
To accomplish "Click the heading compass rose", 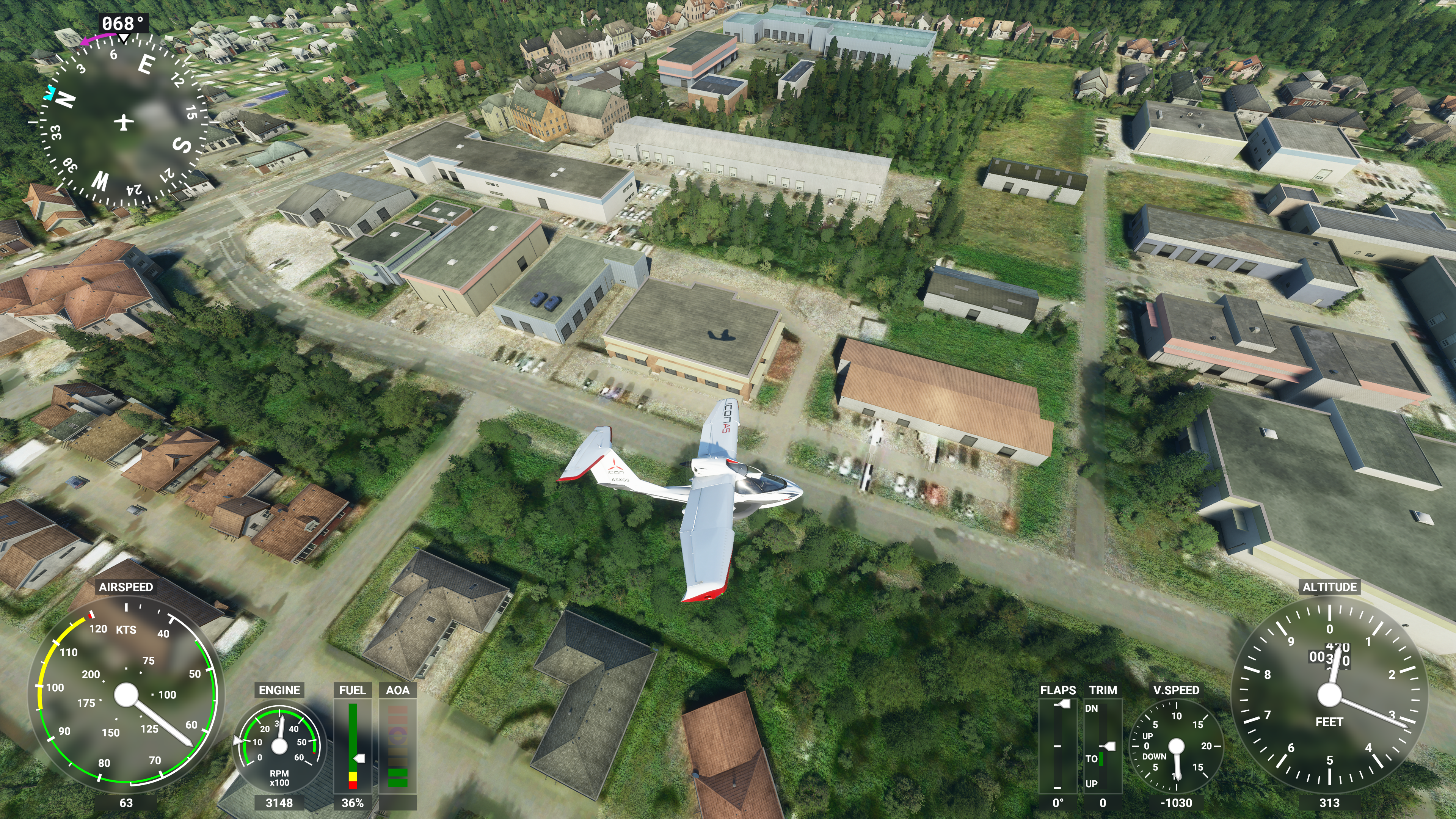I will (x=123, y=121).
